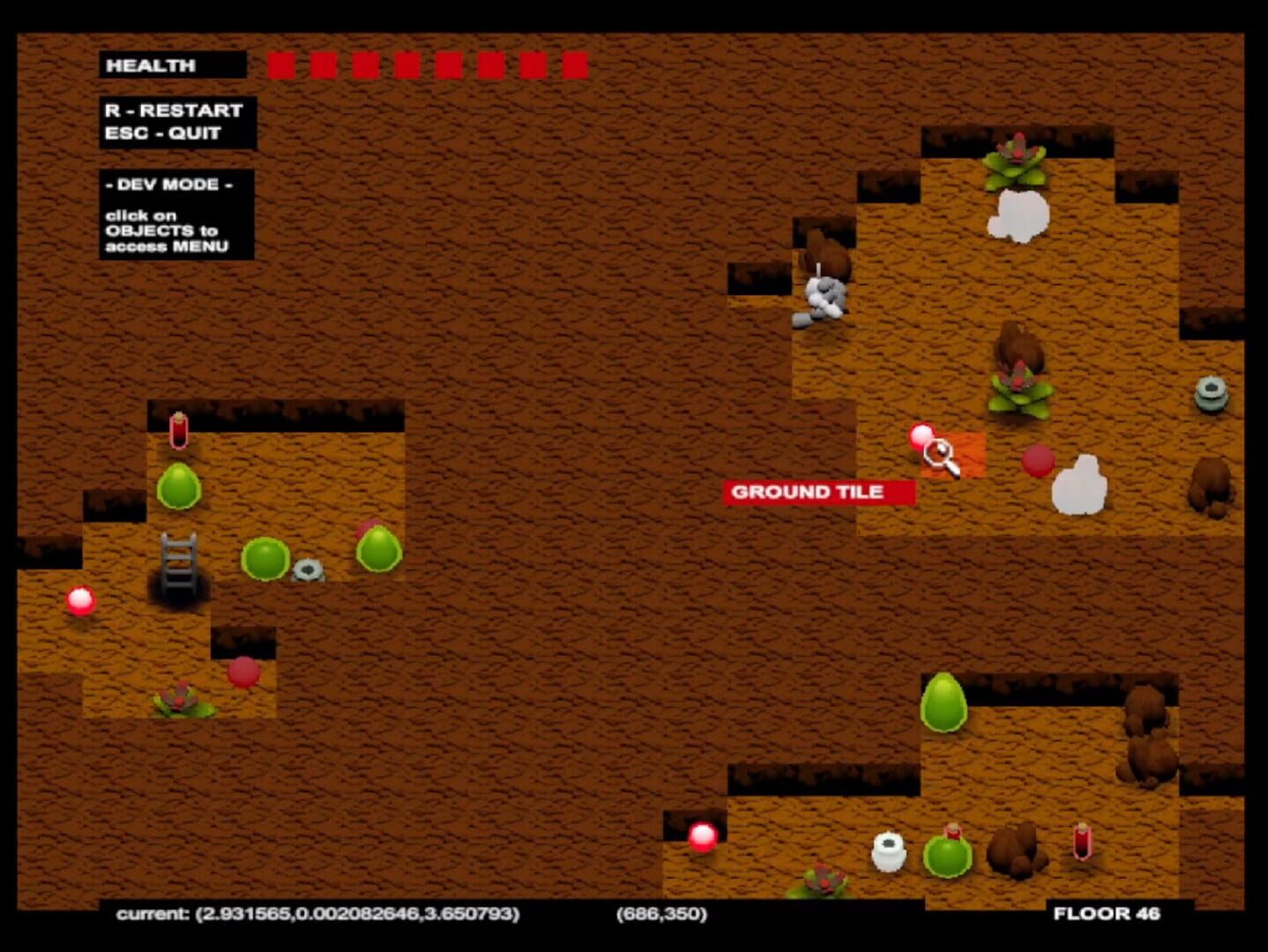
Task: Click the DEV MODE instructions panel
Action: pos(172,216)
